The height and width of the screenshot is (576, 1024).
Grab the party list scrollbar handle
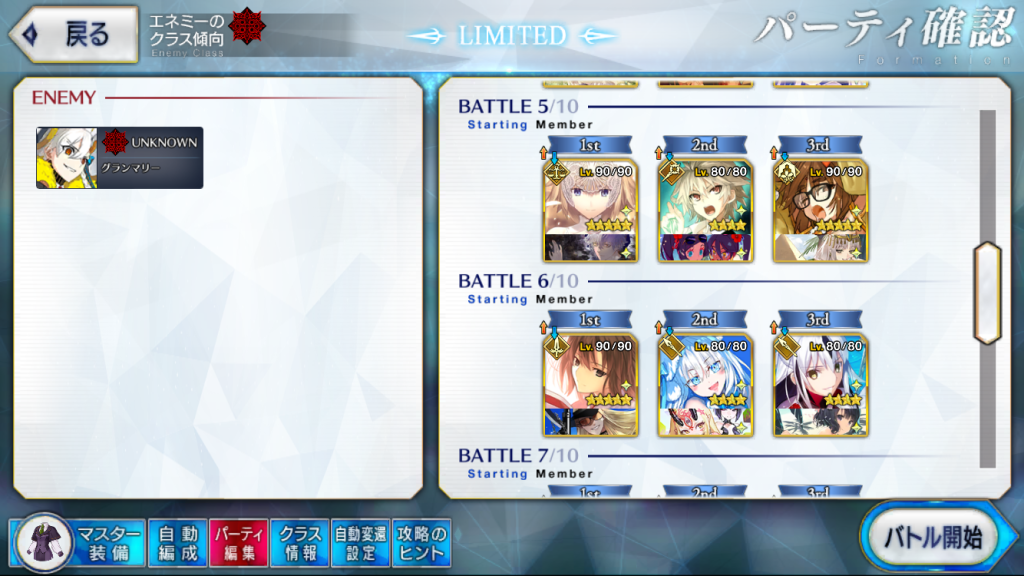tap(987, 293)
